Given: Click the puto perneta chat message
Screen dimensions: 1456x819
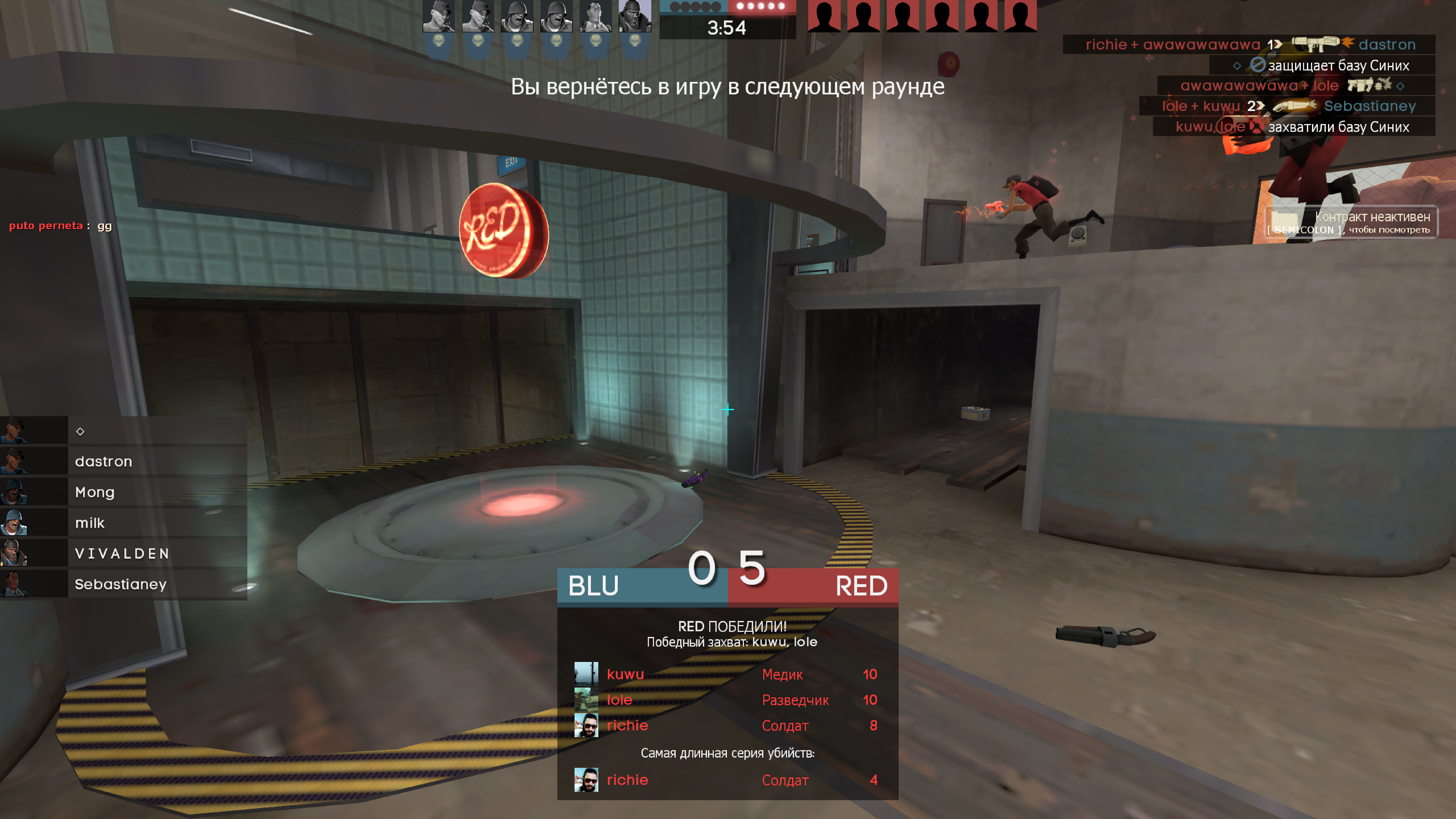Looking at the screenshot, I should 60,225.
